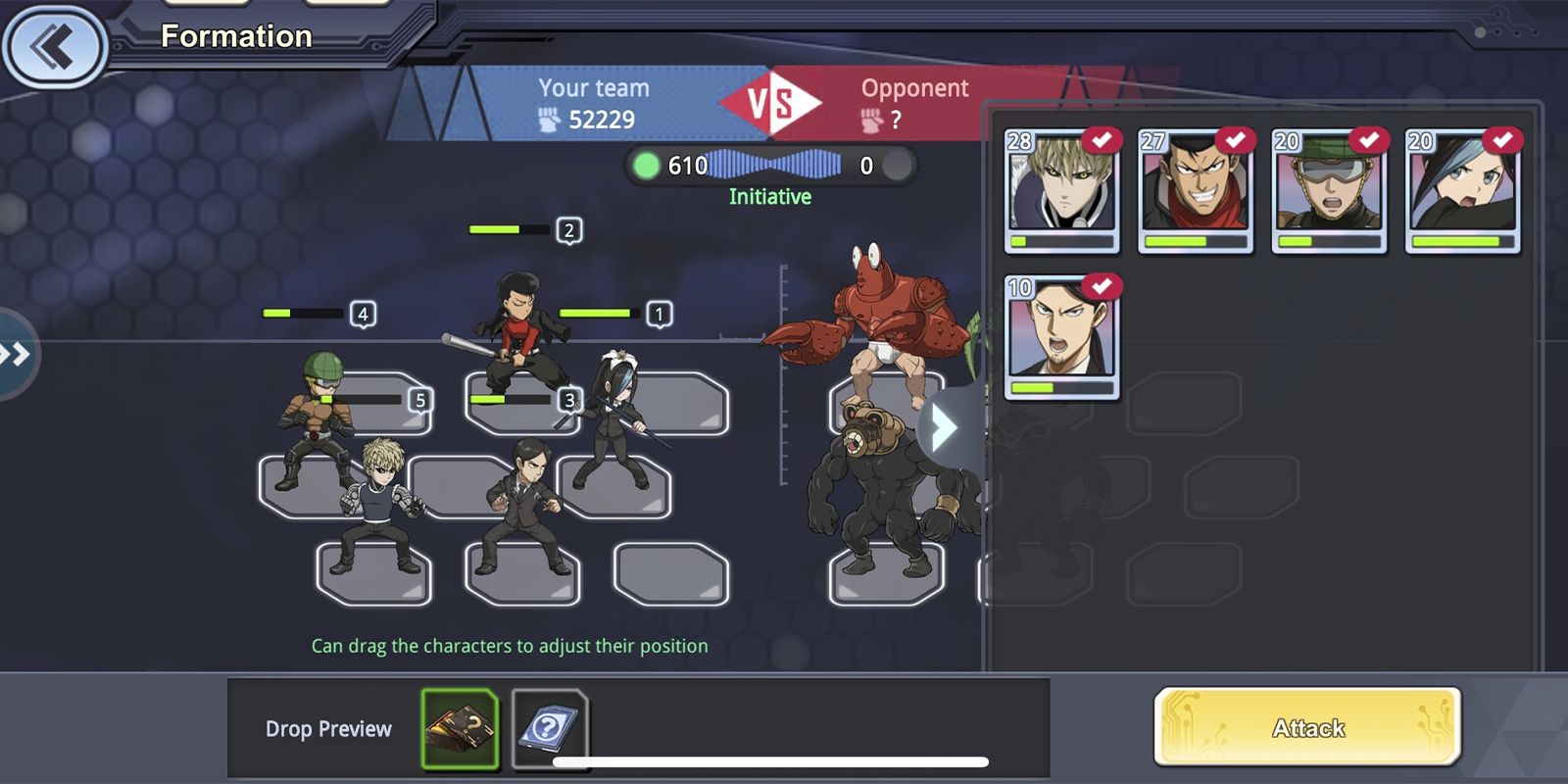Select the blue-haired level 20 heroine icon

pyautogui.click(x=1462, y=191)
